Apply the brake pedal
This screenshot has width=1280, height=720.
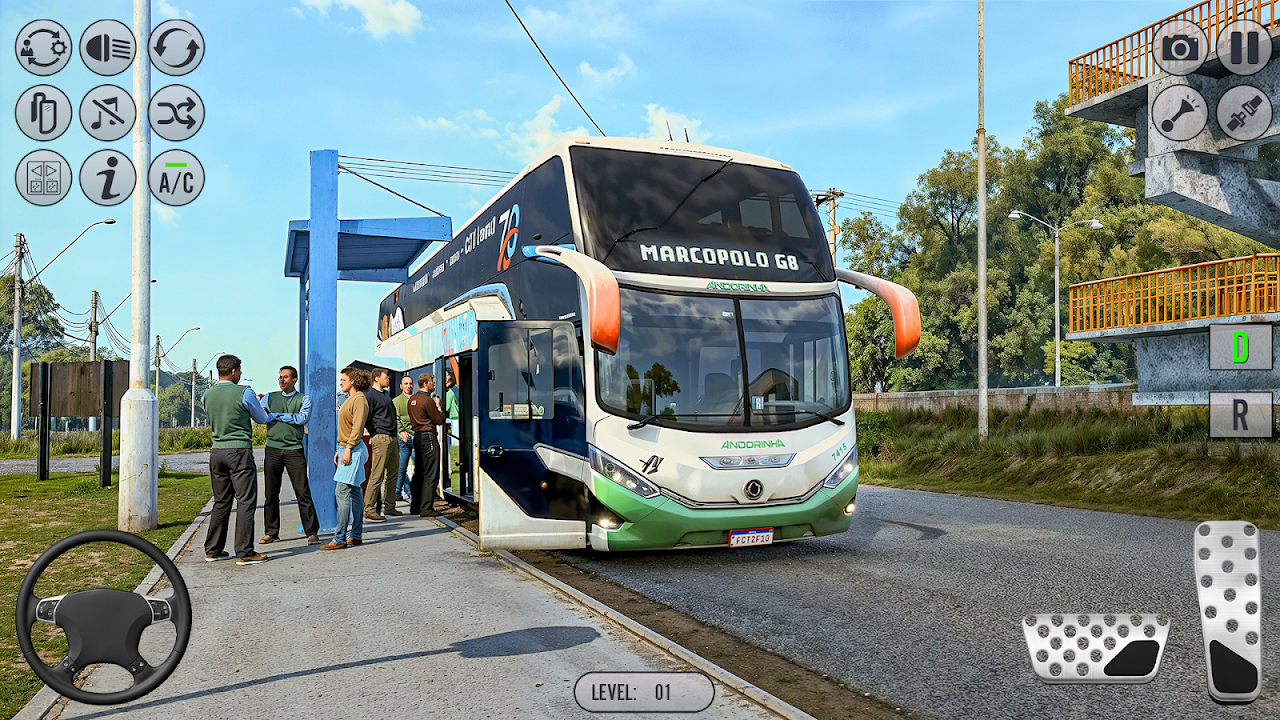click(x=1095, y=648)
